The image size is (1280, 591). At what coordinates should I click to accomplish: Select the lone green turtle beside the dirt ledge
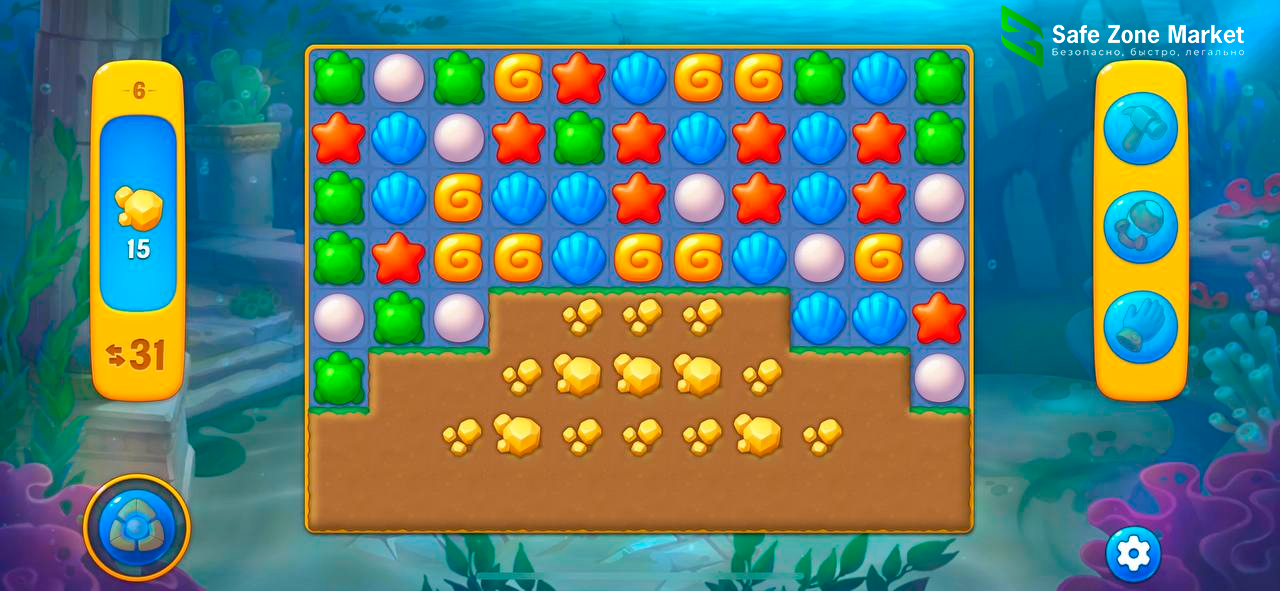point(339,378)
